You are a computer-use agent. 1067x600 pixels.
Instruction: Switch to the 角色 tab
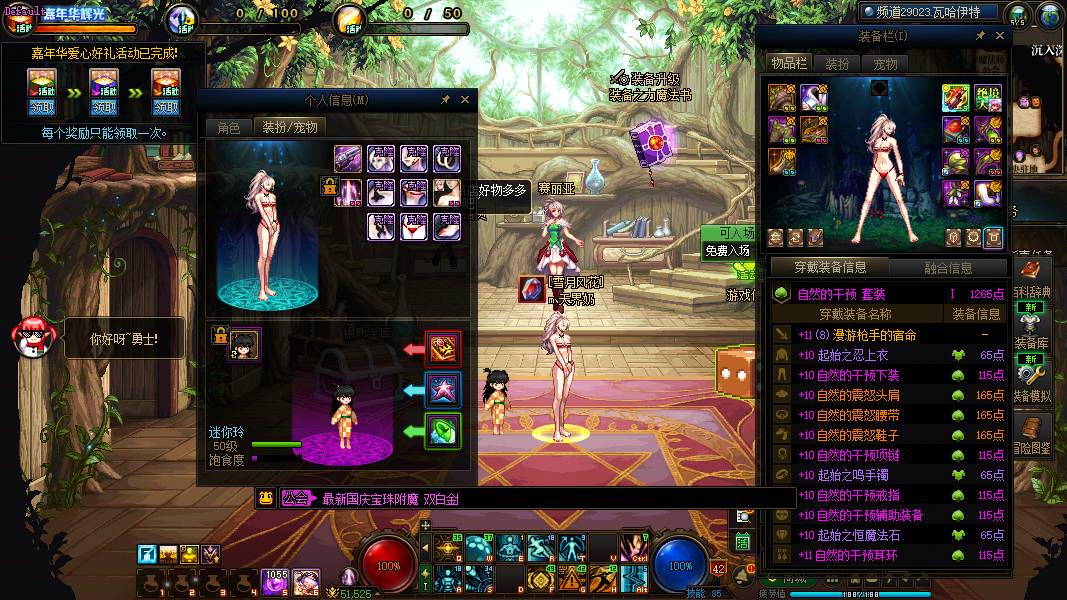[227, 127]
